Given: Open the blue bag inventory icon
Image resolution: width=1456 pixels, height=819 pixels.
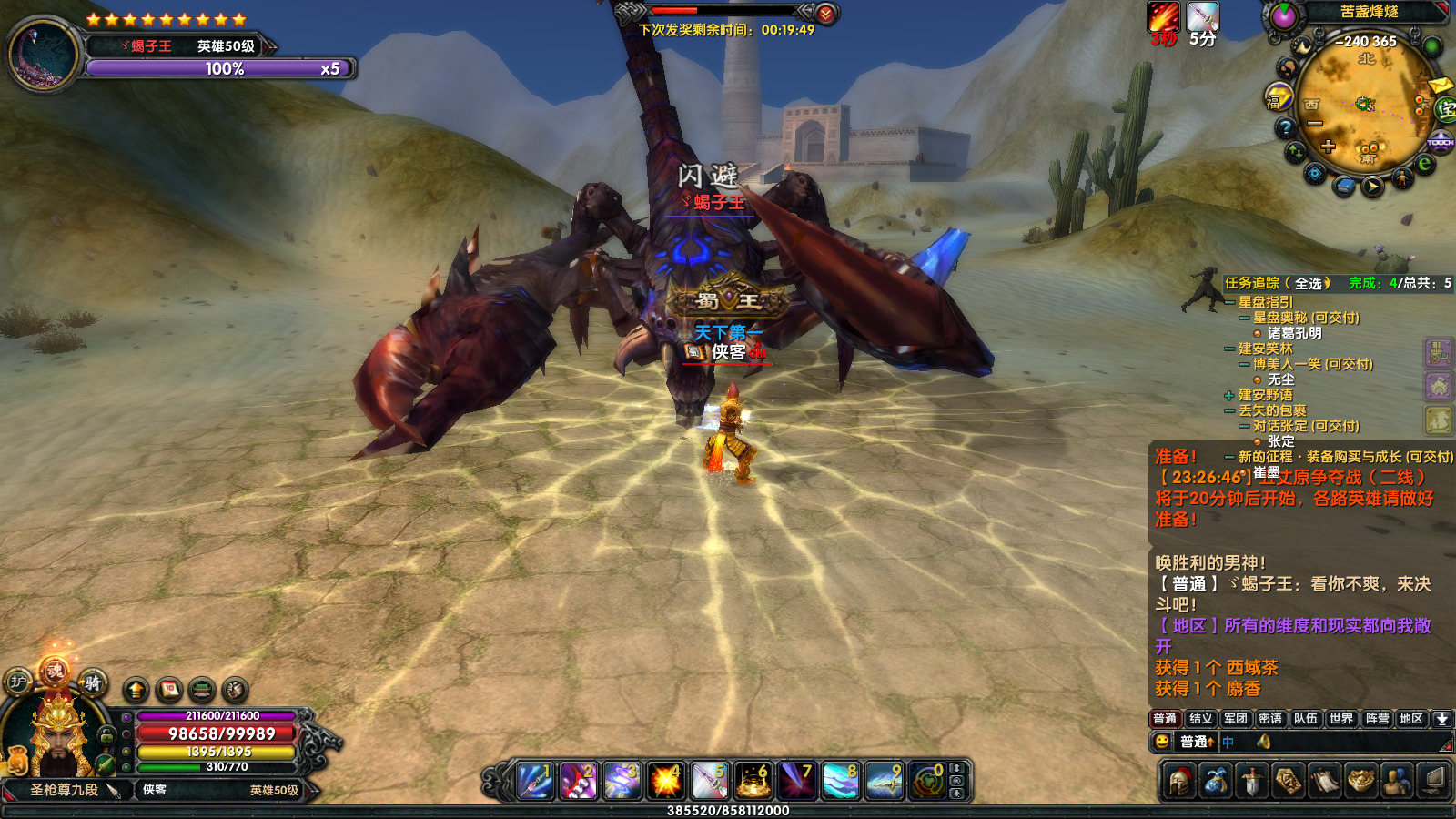Looking at the screenshot, I should click(1216, 782).
